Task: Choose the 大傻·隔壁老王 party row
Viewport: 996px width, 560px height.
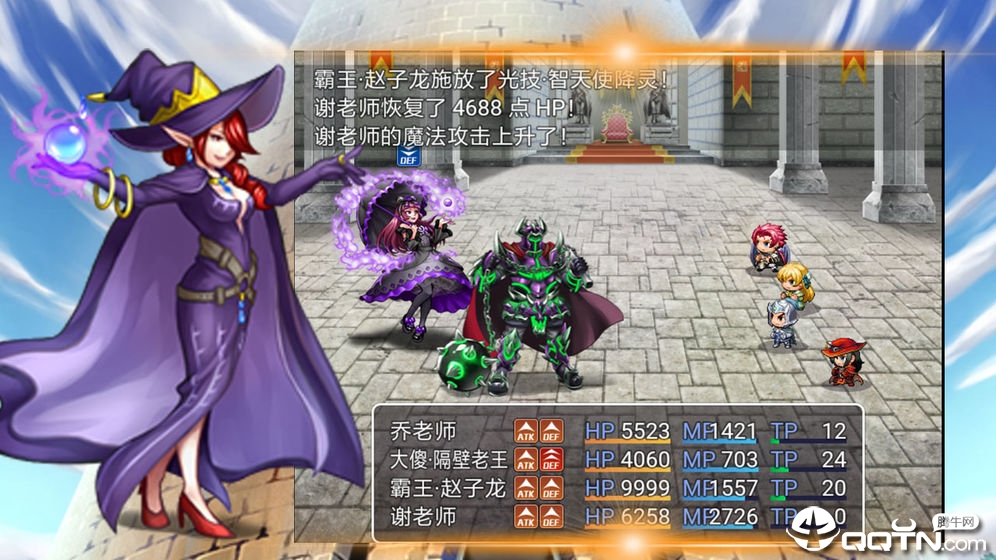Action: pyautogui.click(x=449, y=460)
